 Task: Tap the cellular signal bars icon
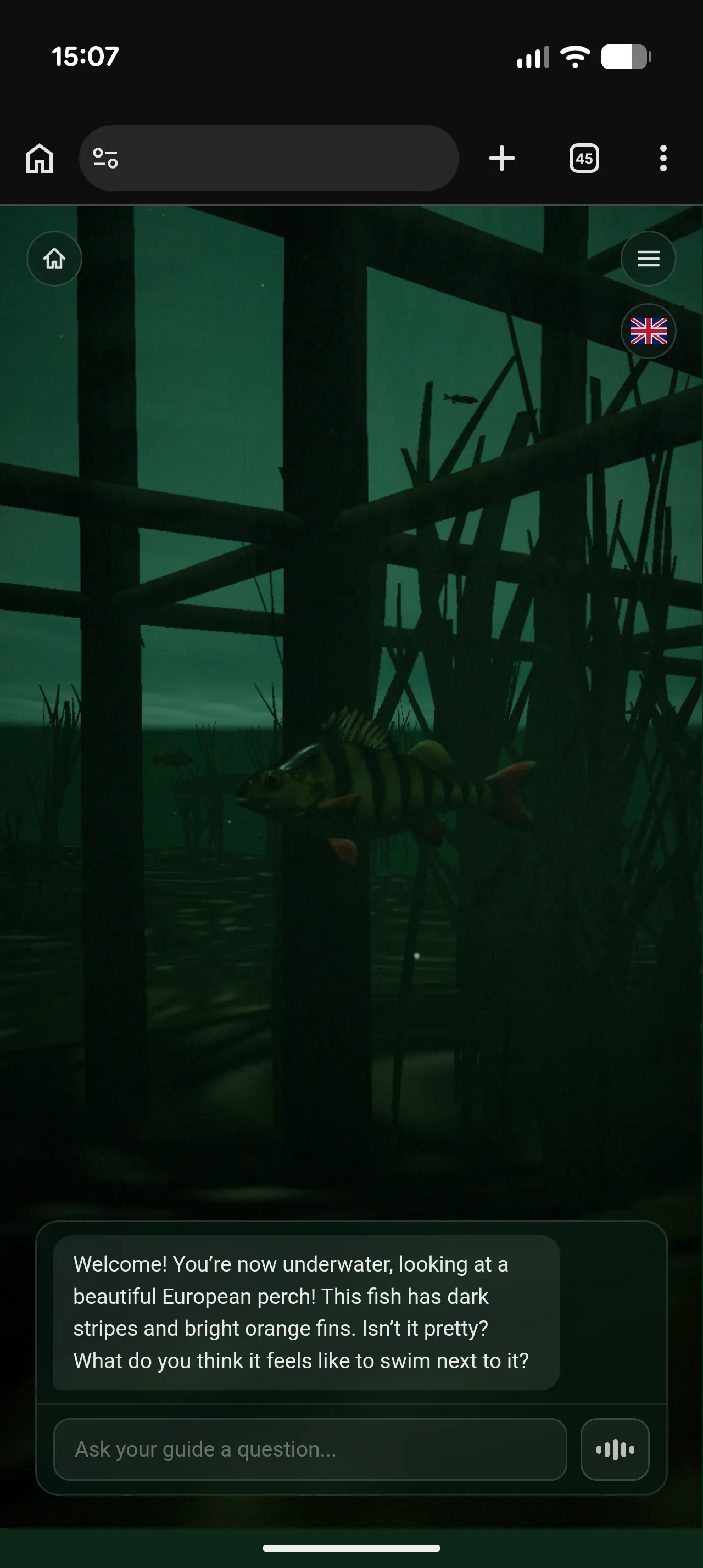pos(533,56)
